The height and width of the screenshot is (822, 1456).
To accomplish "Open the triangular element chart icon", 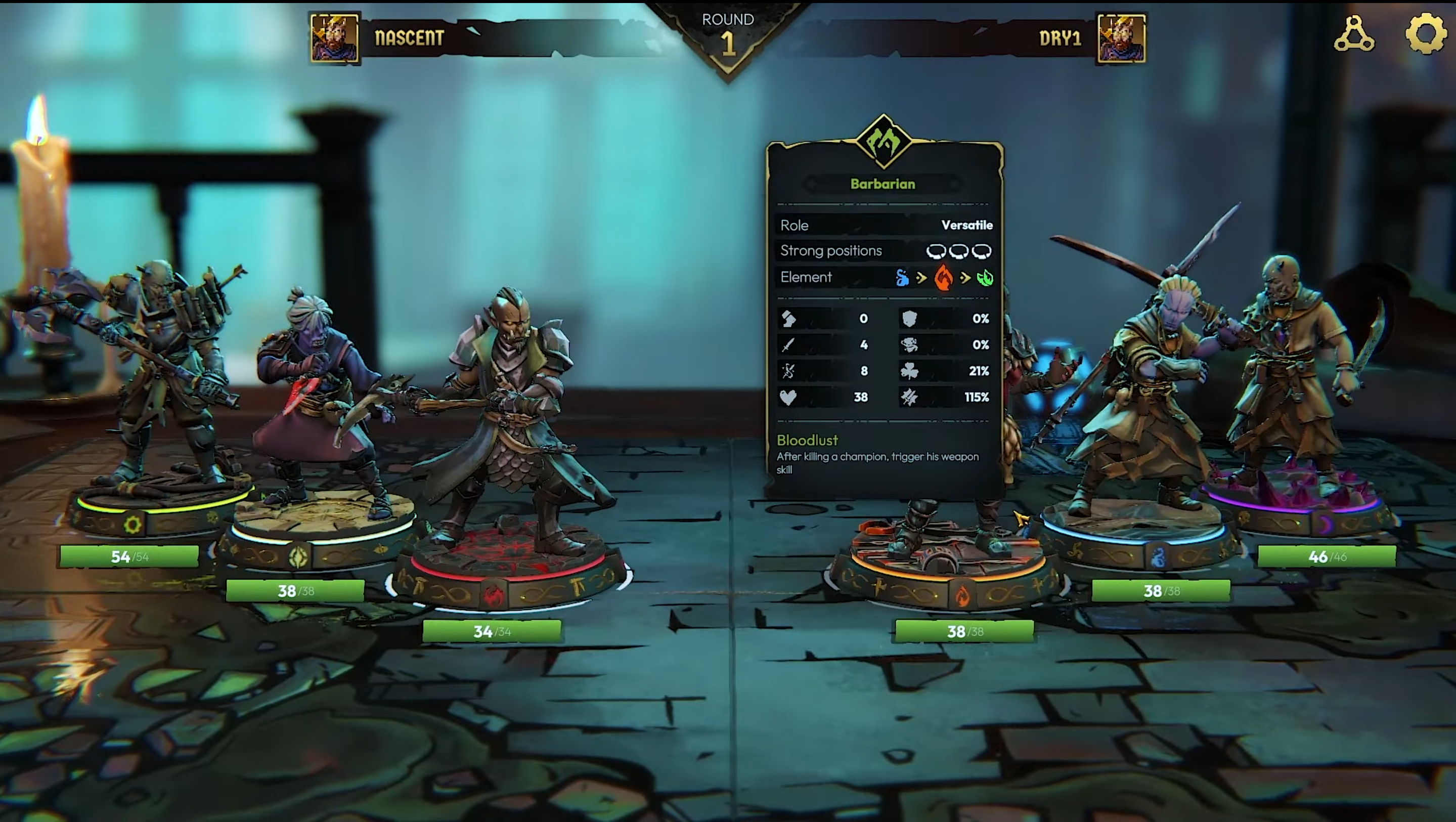I will [1354, 35].
